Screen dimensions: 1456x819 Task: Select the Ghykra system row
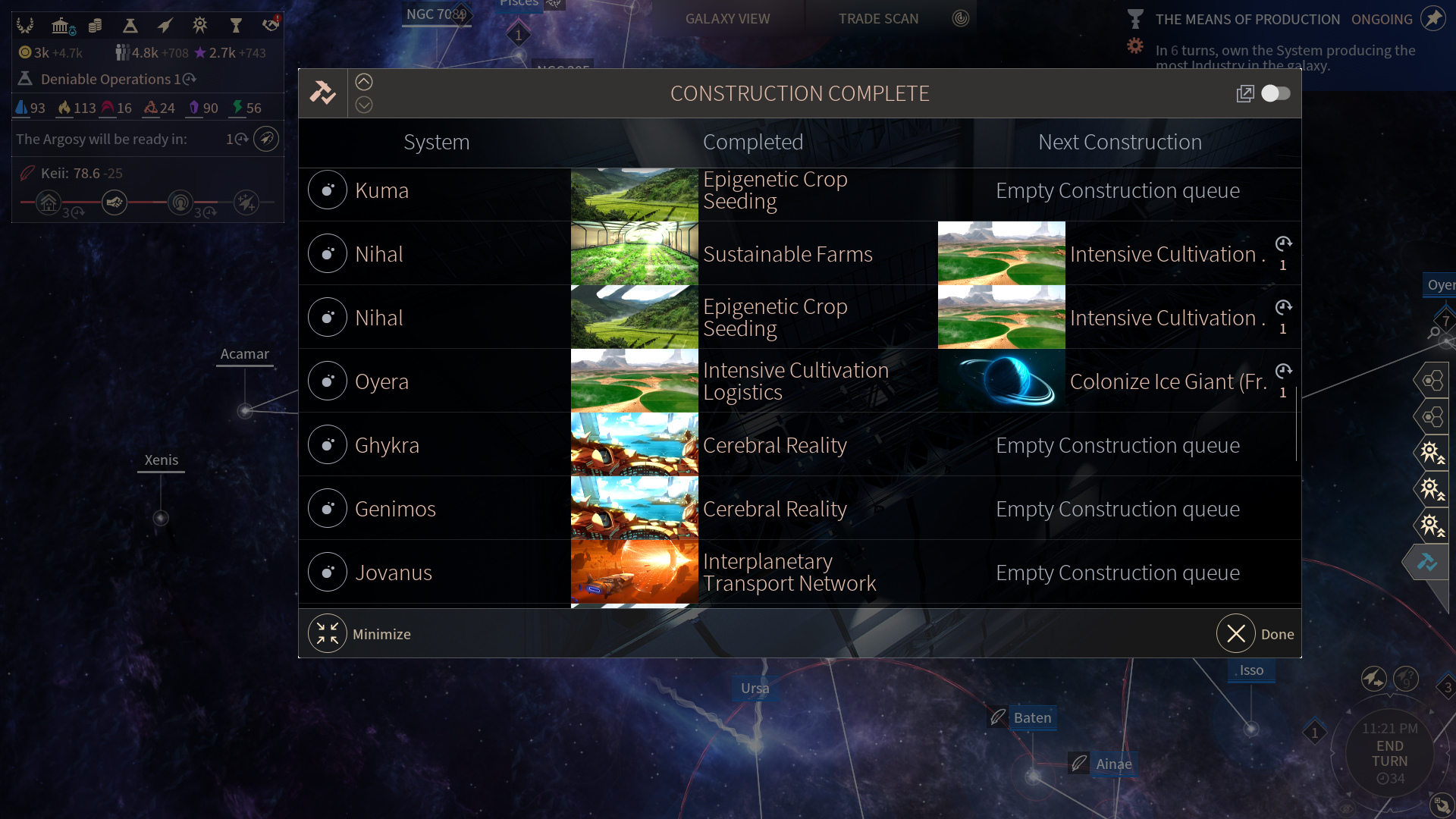(x=386, y=446)
